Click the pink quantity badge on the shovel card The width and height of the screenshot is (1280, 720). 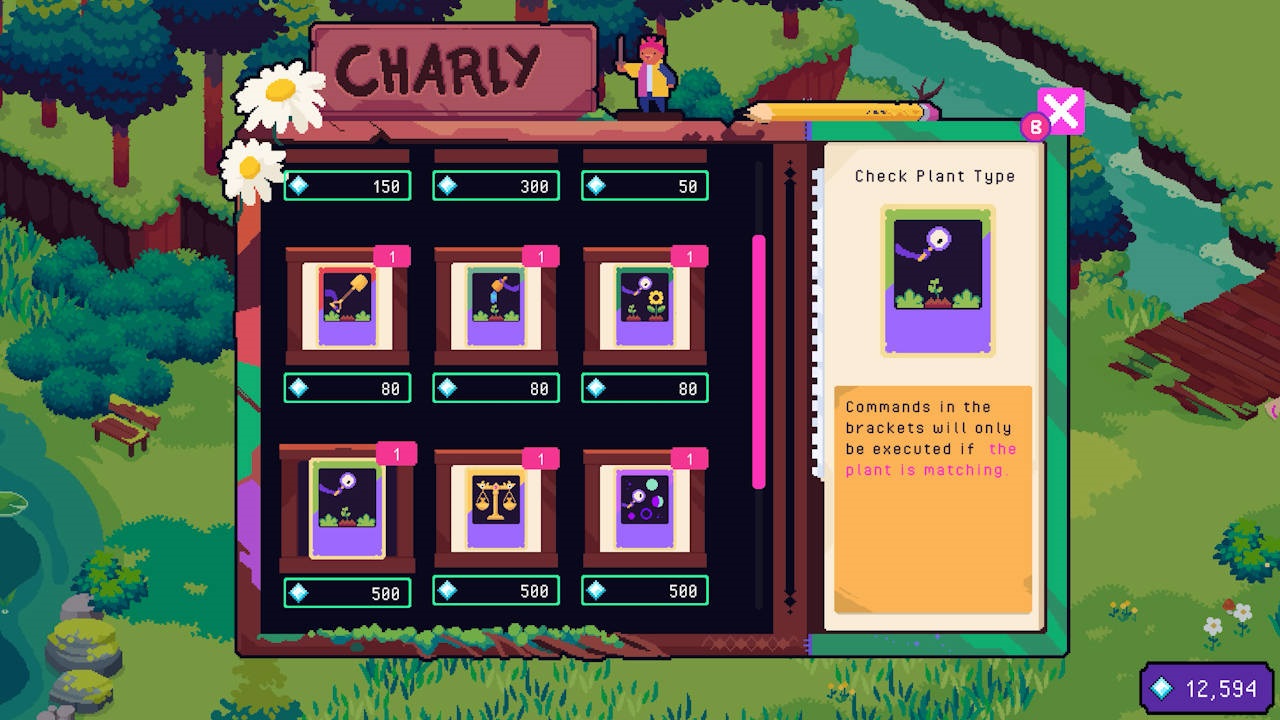point(395,257)
